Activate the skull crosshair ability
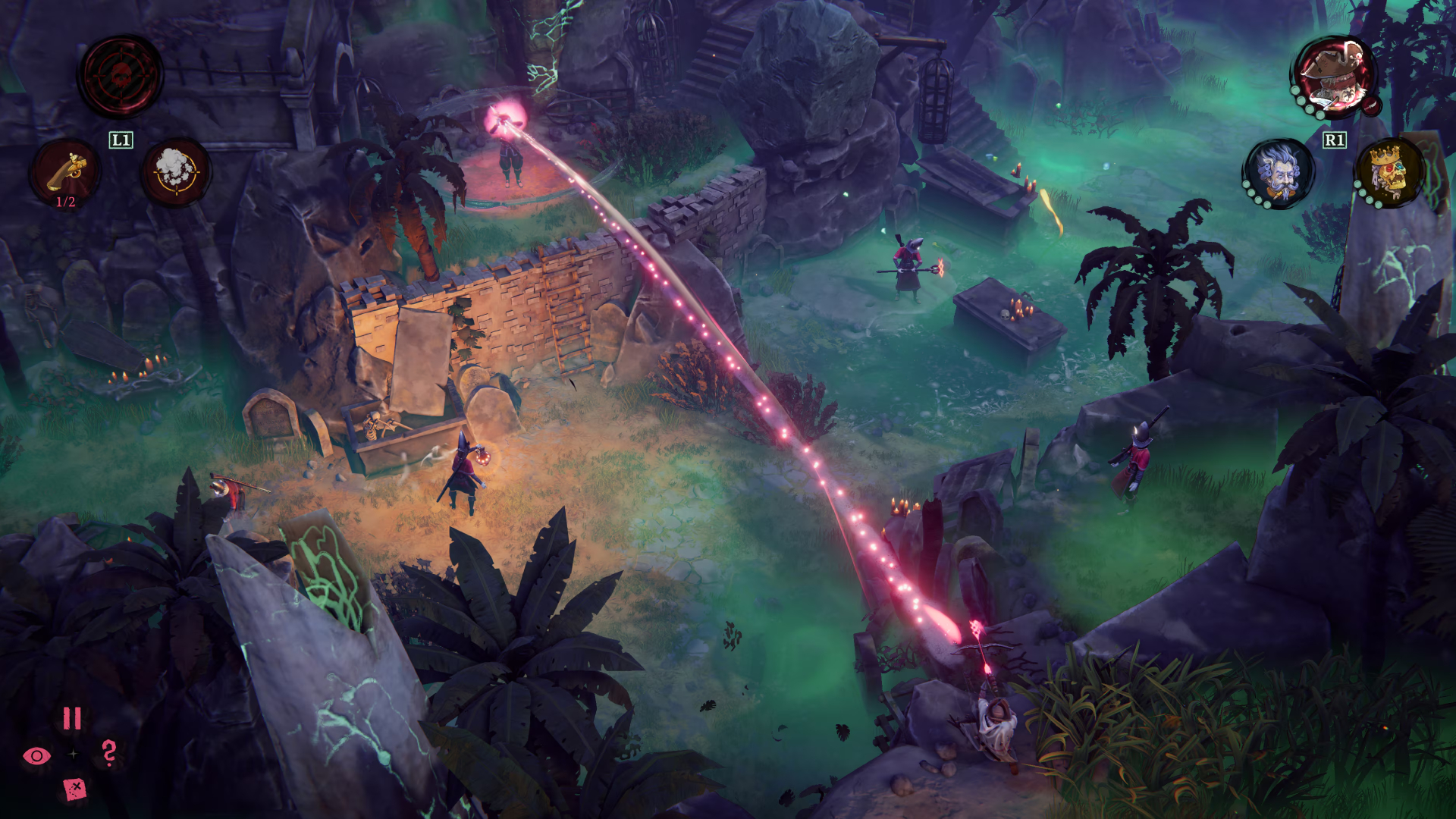The height and width of the screenshot is (819, 1456). click(121, 77)
